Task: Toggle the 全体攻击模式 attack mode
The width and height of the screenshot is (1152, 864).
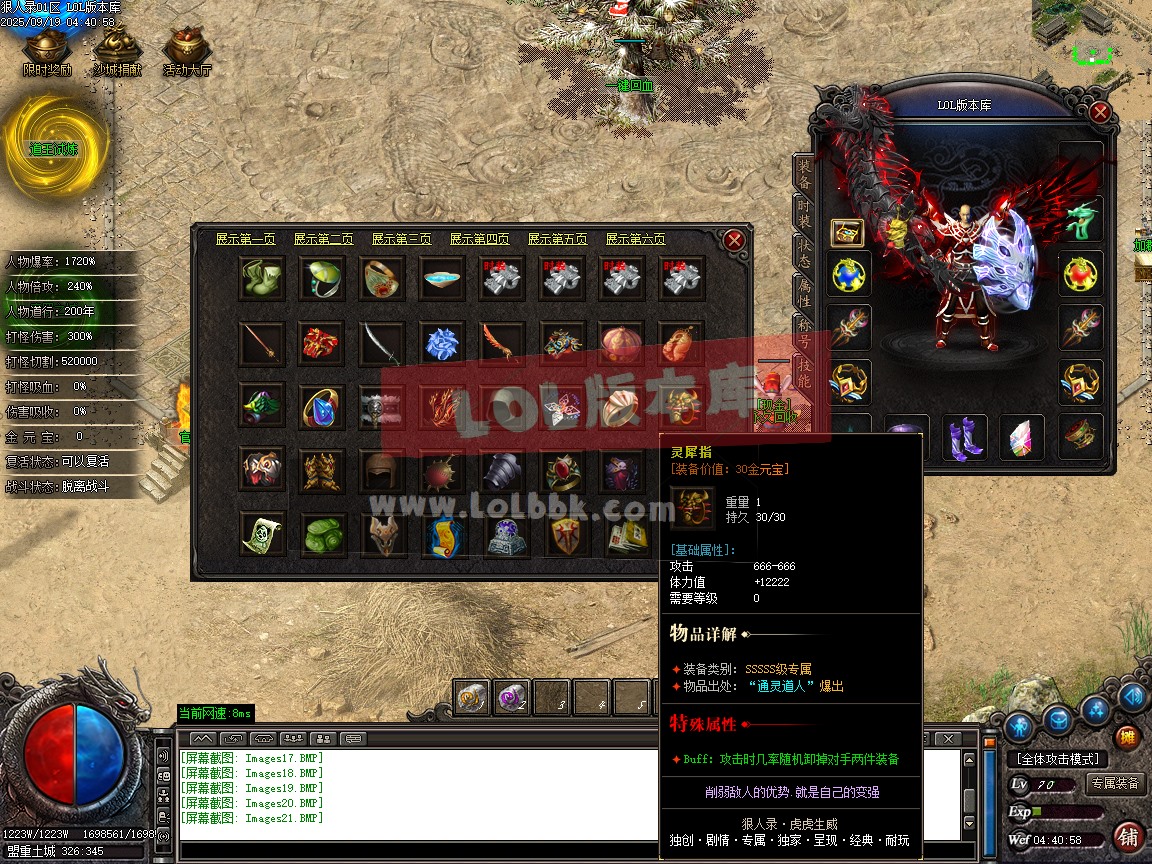Action: click(x=1059, y=759)
